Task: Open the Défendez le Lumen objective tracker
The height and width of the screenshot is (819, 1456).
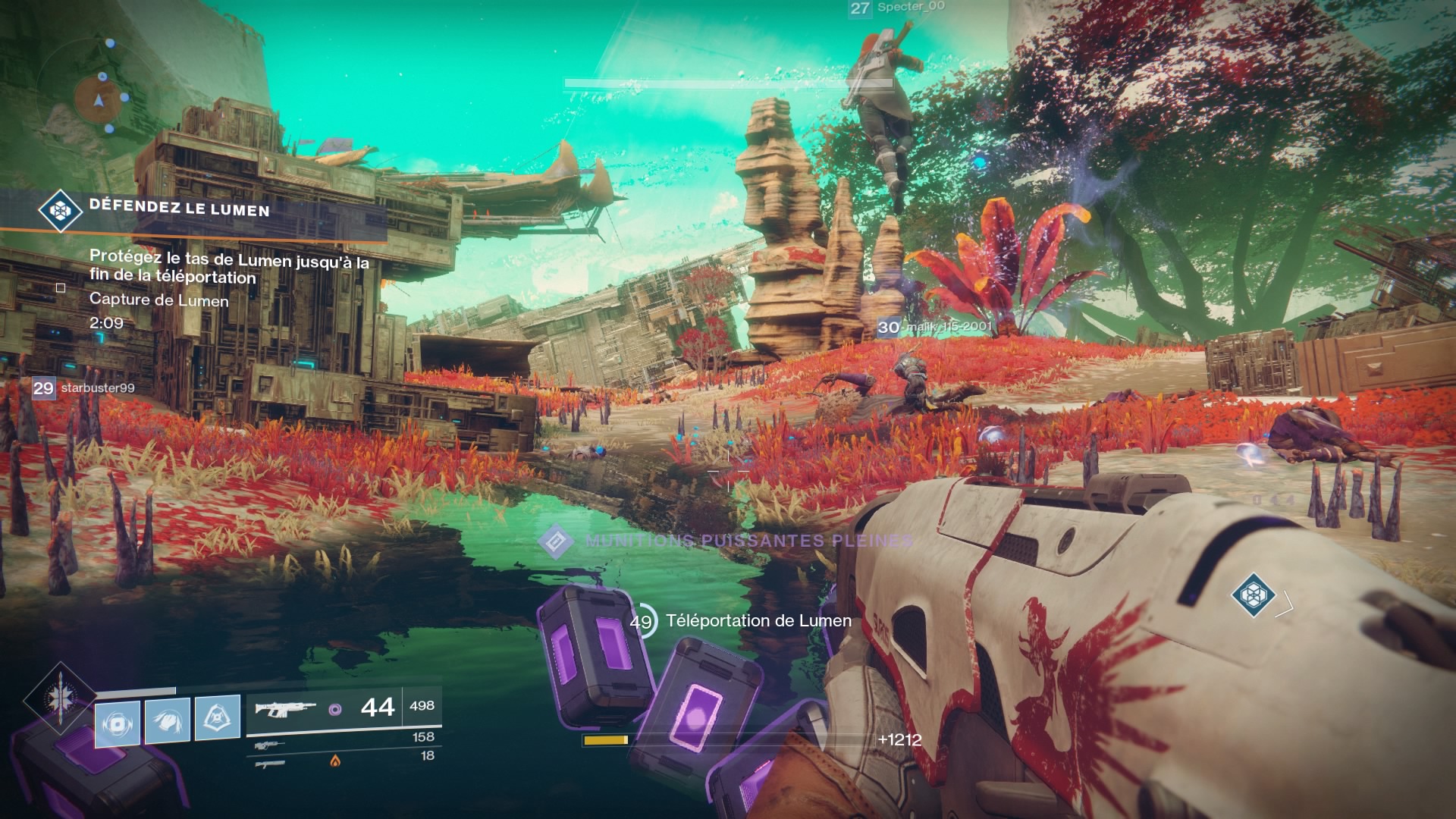Action: [x=179, y=209]
